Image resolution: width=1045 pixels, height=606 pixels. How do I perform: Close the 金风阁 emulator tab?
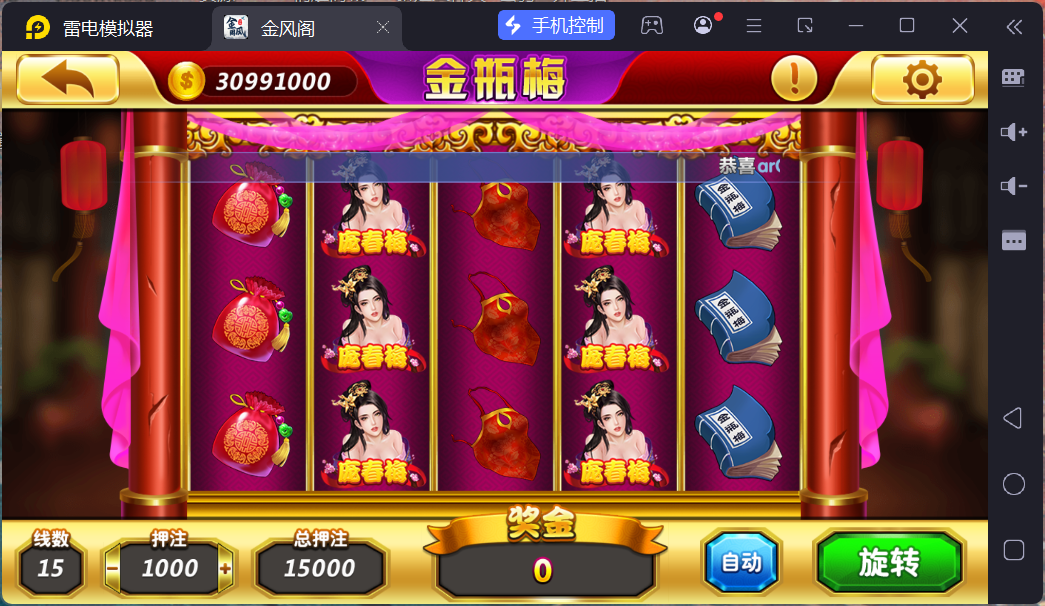point(382,28)
